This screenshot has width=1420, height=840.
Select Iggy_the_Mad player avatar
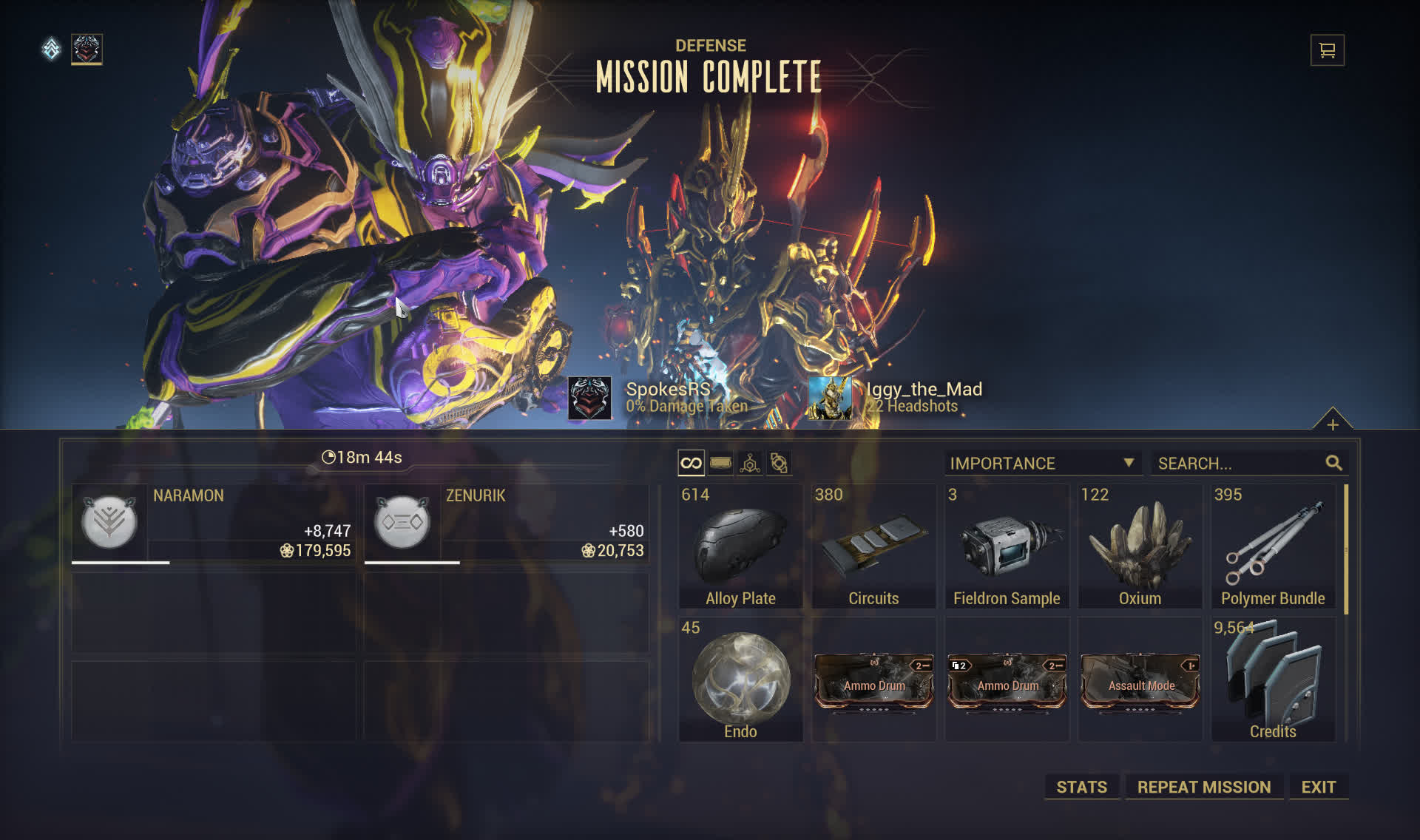click(x=829, y=398)
